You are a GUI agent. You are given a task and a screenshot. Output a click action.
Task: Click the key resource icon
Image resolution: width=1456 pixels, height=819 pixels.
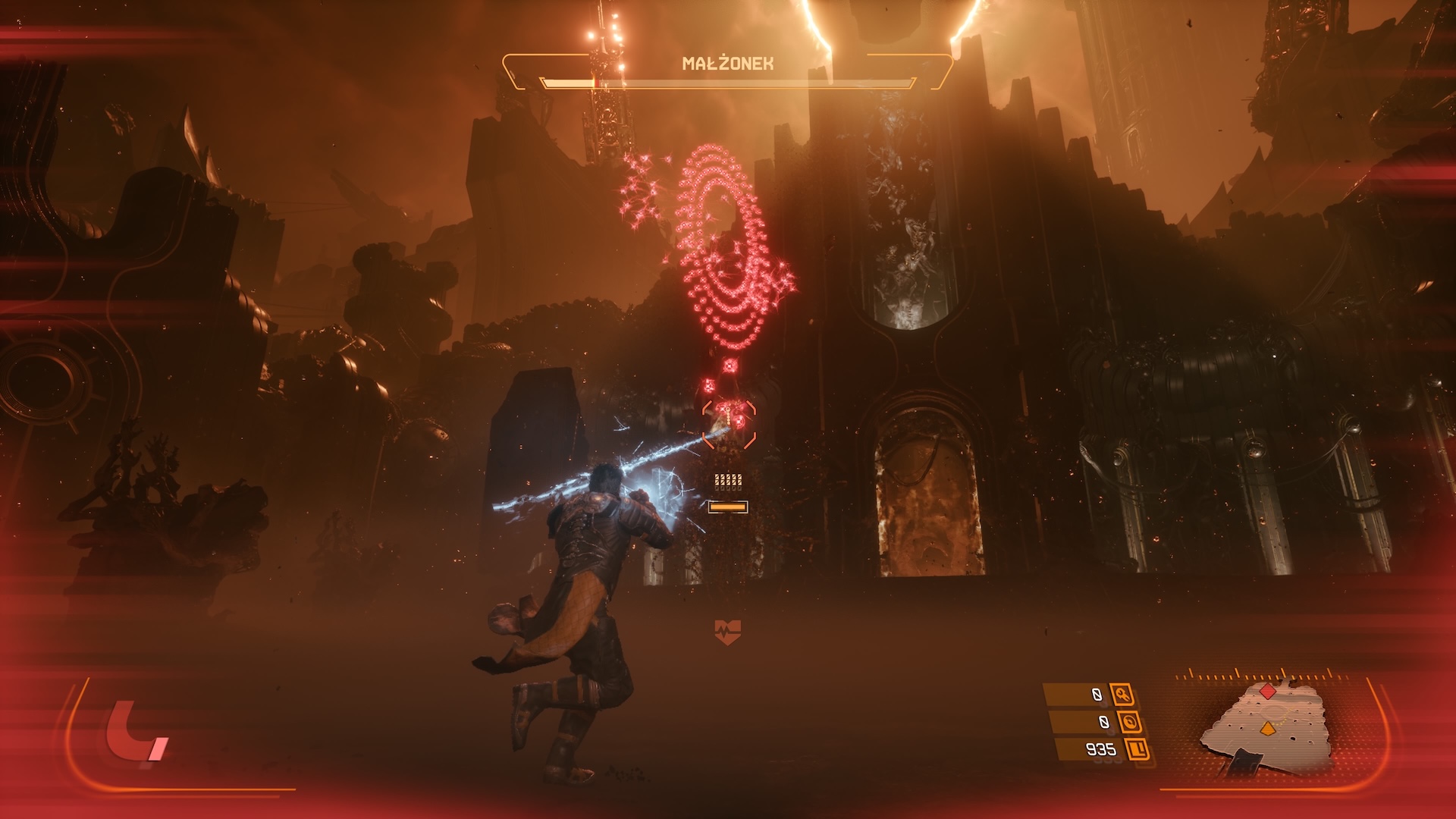(x=1122, y=694)
